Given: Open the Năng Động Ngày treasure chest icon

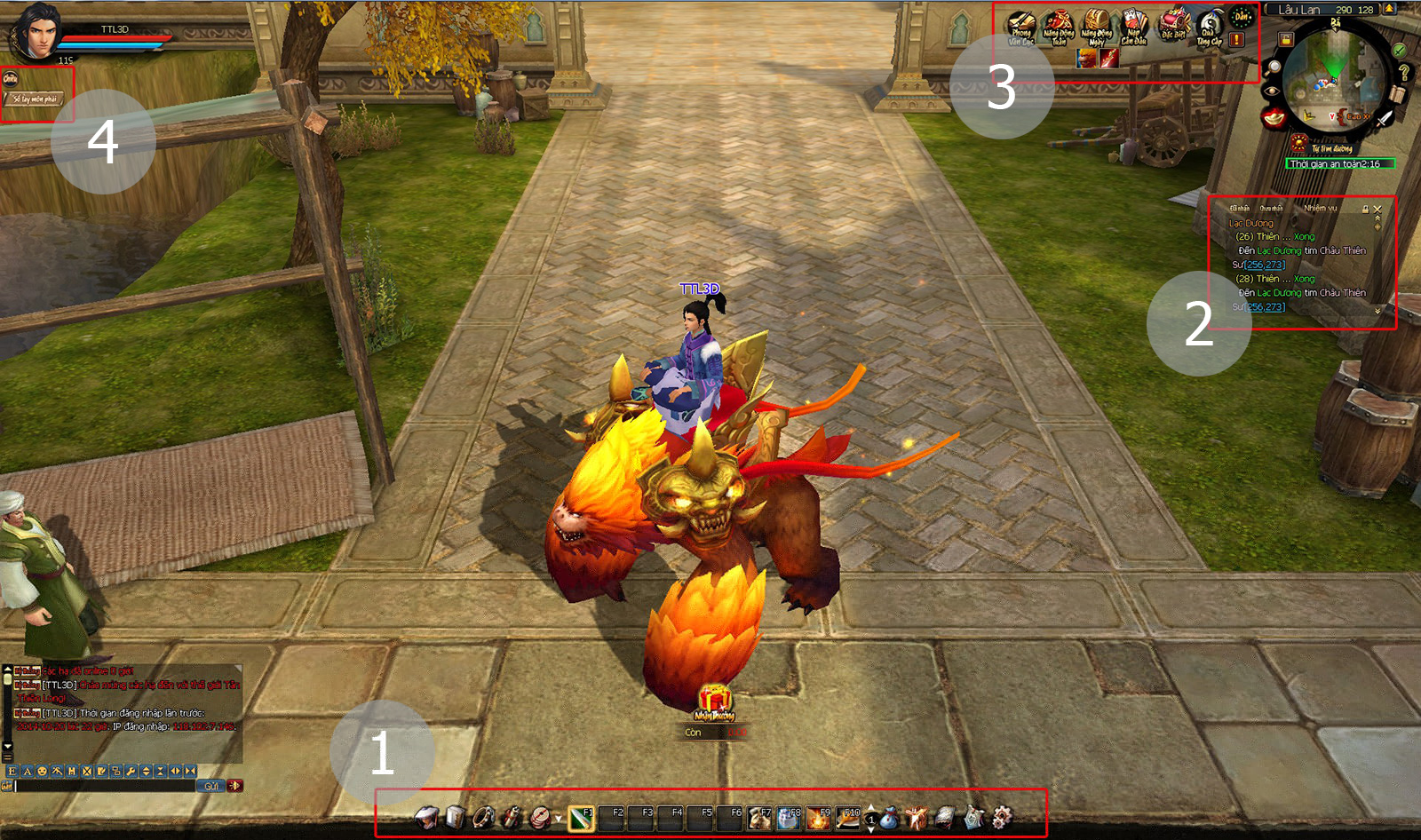Looking at the screenshot, I should click(x=1097, y=27).
